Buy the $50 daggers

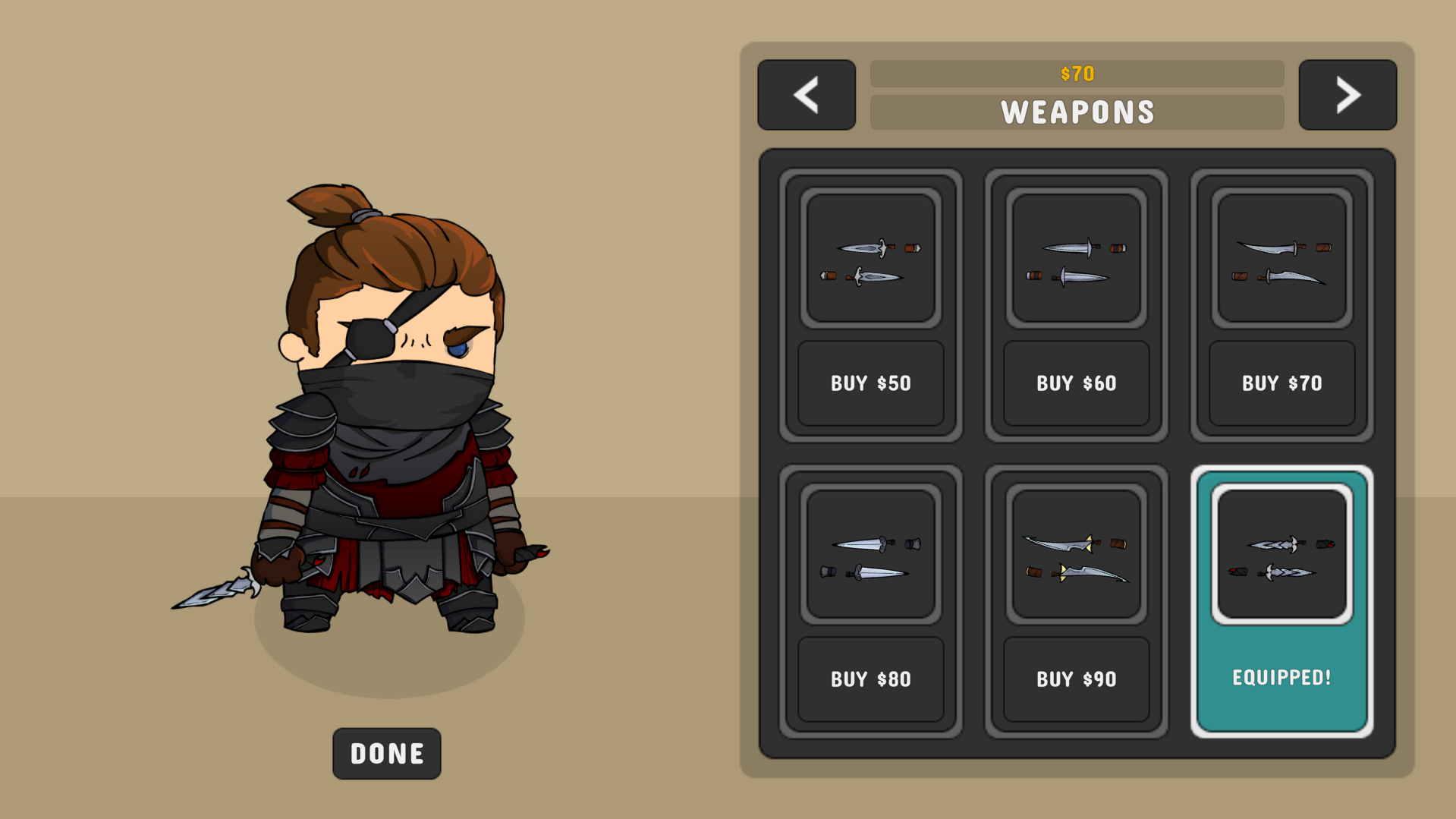tap(870, 383)
